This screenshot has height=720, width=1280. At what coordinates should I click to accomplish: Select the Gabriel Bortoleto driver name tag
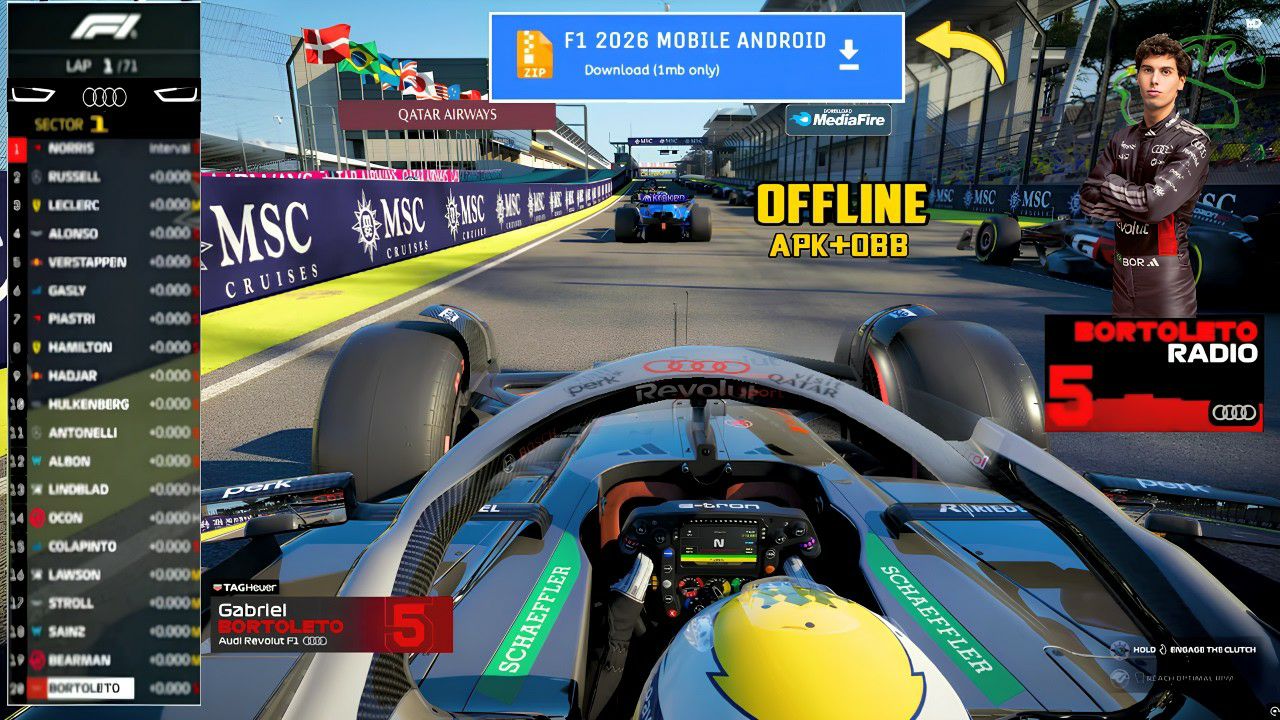click(330, 625)
